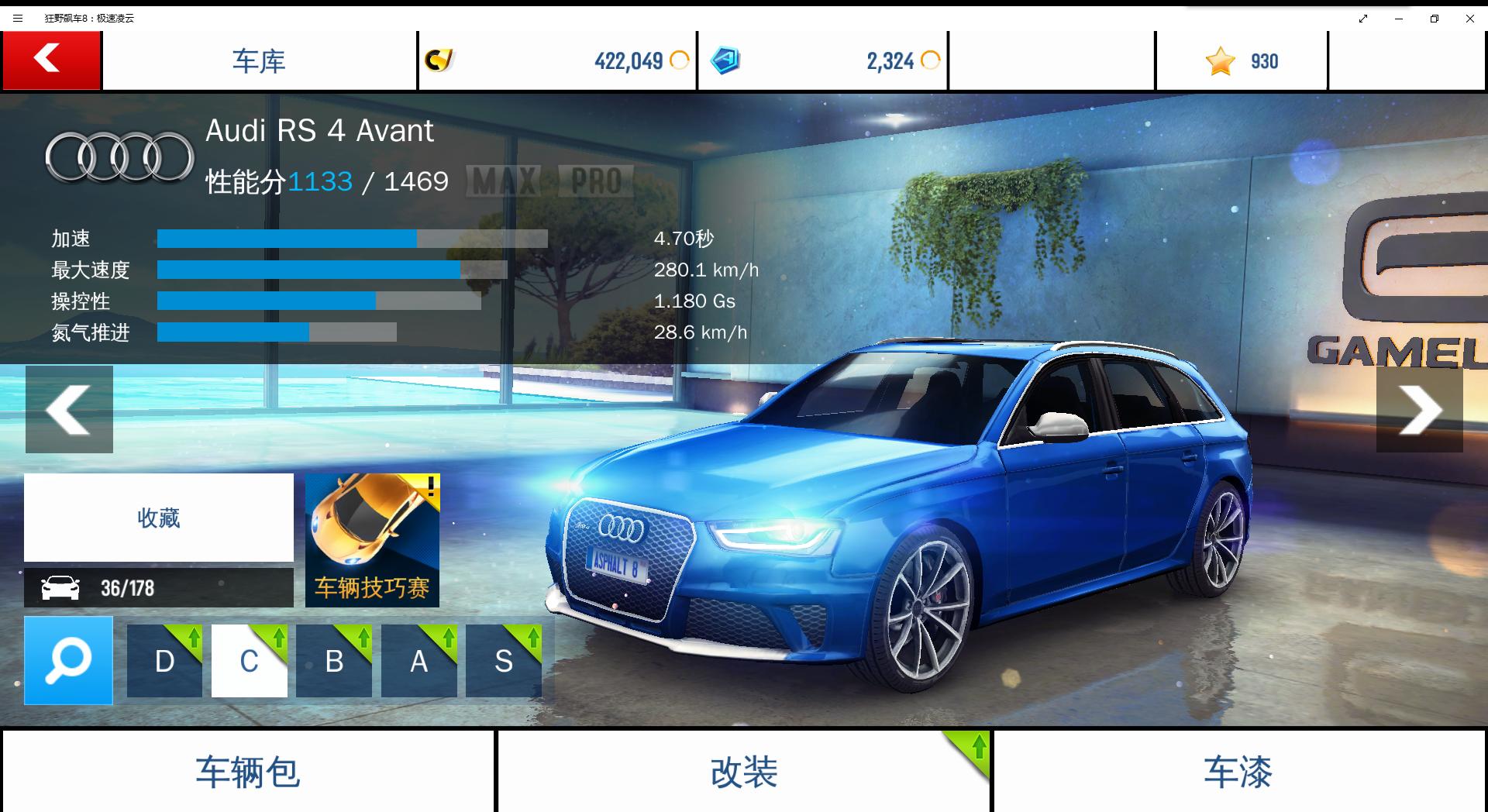Screen dimensions: 1488x812
Task: Switch to class D cars
Action: tap(164, 661)
